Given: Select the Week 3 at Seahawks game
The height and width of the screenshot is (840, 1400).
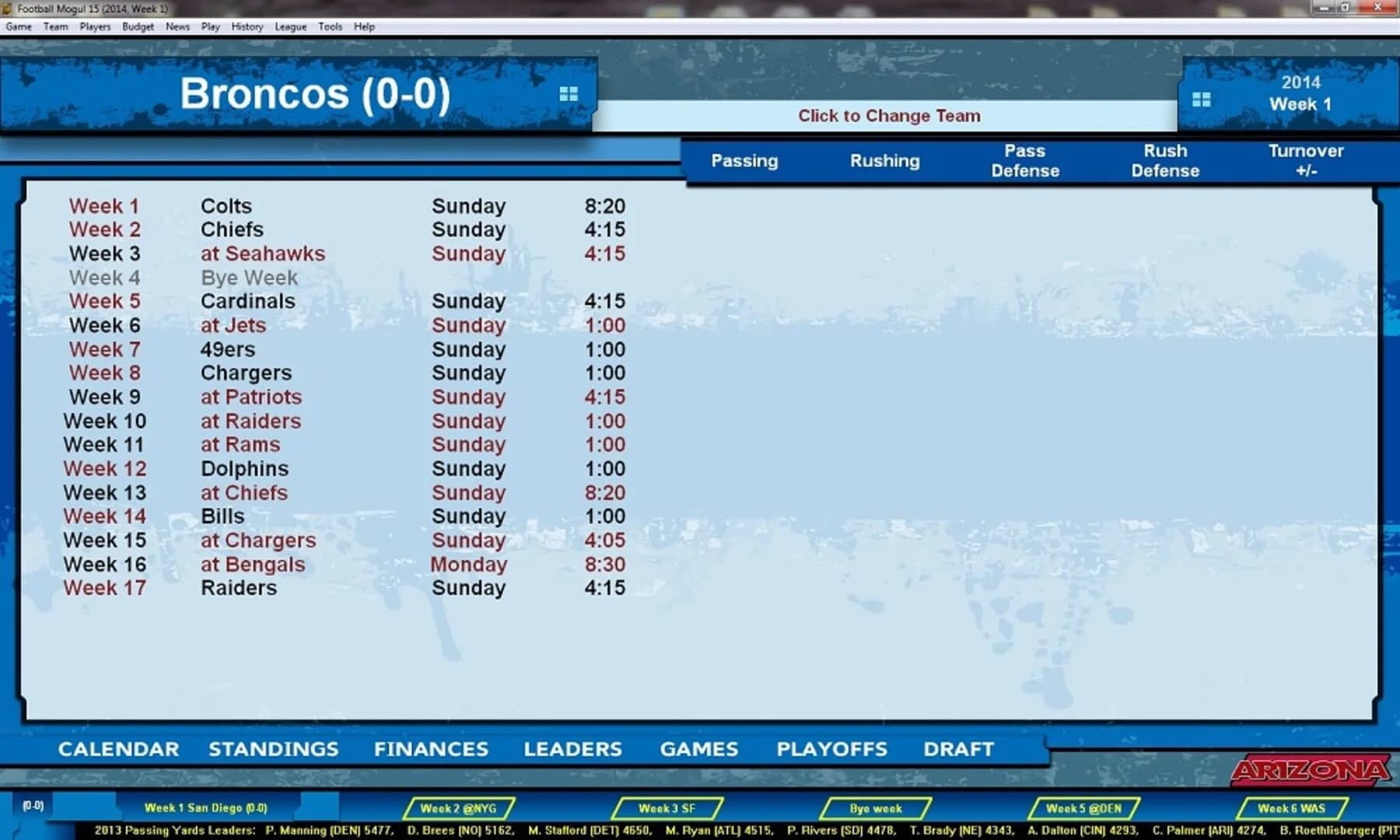Looking at the screenshot, I should coord(263,254).
